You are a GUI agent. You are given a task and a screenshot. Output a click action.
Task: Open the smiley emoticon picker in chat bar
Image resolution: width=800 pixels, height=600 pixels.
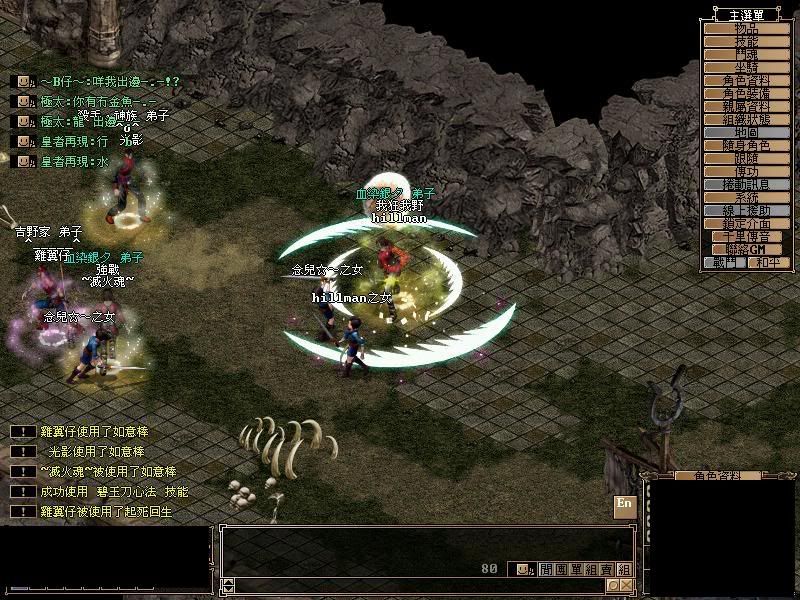tap(522, 569)
